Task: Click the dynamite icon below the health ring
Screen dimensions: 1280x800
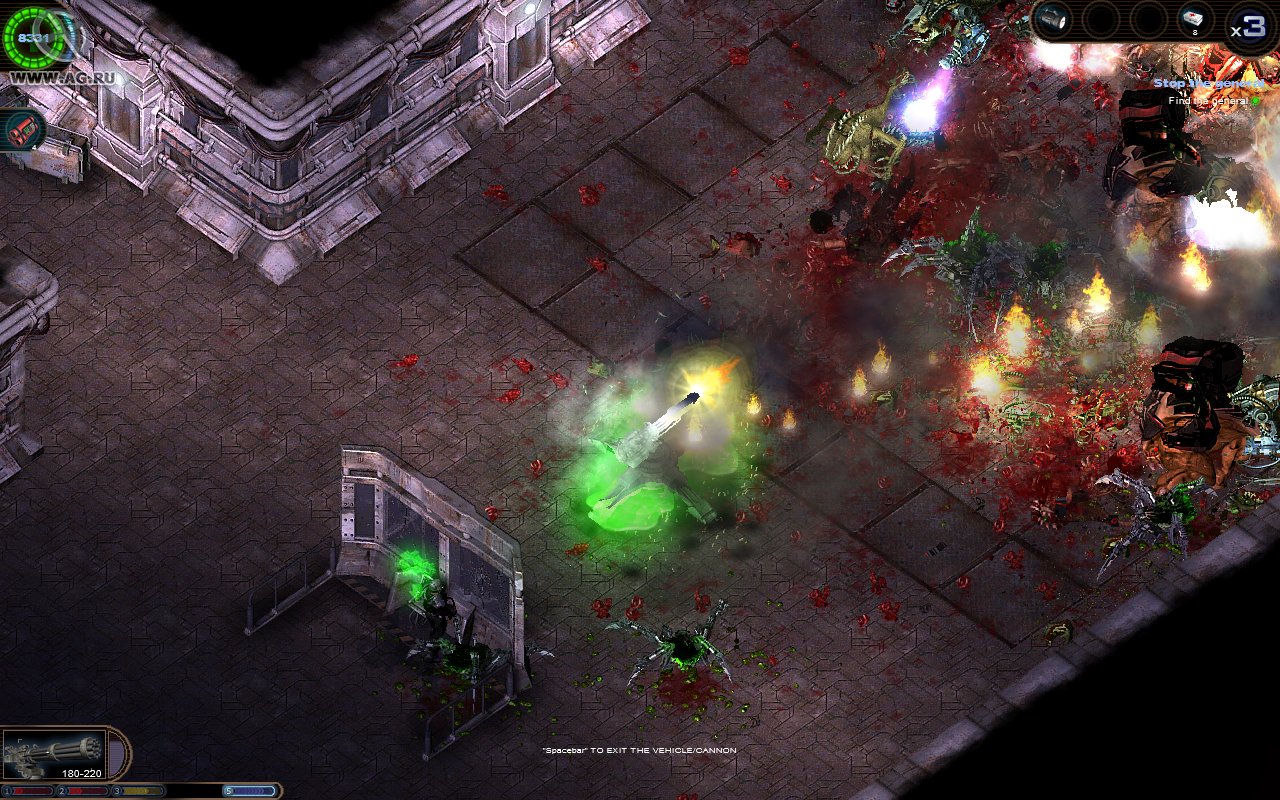Action: (23, 129)
